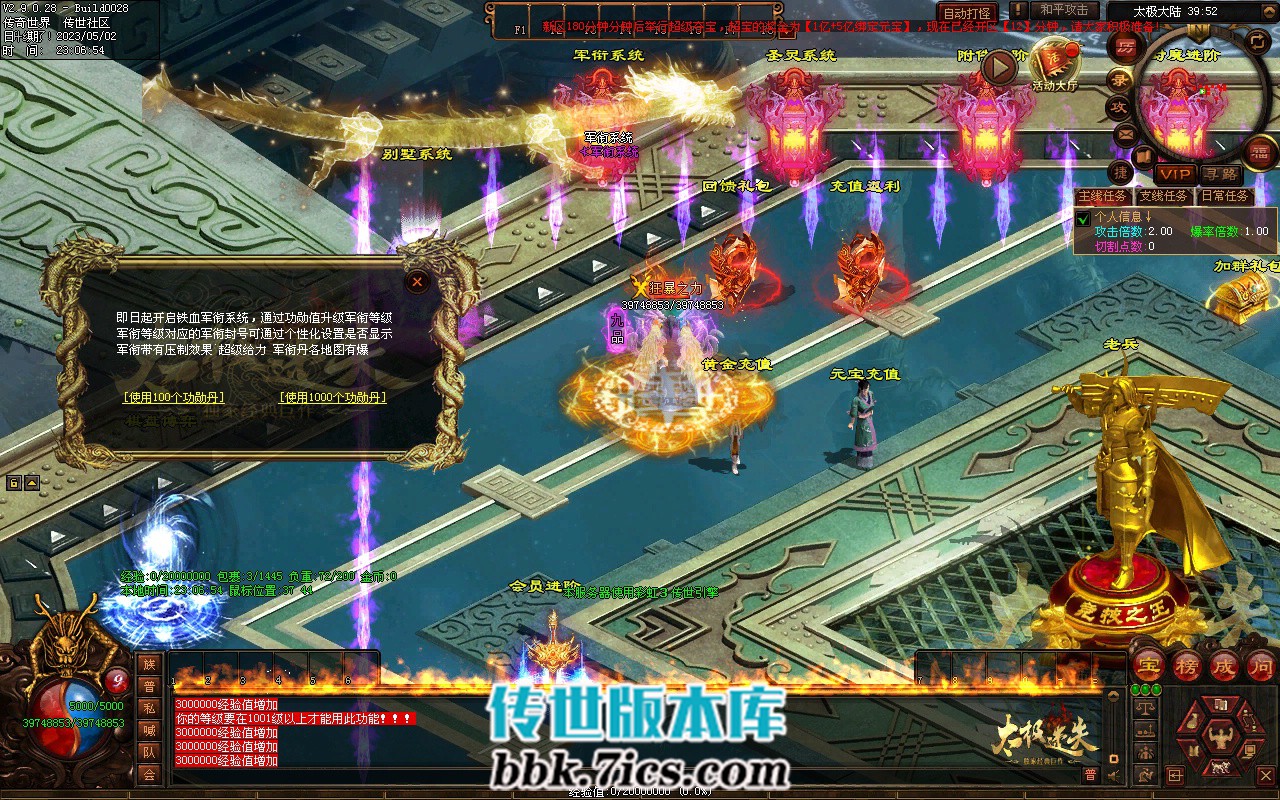Switch to 支线任务 side quest tab
The width and height of the screenshot is (1280, 800).
(x=1164, y=196)
